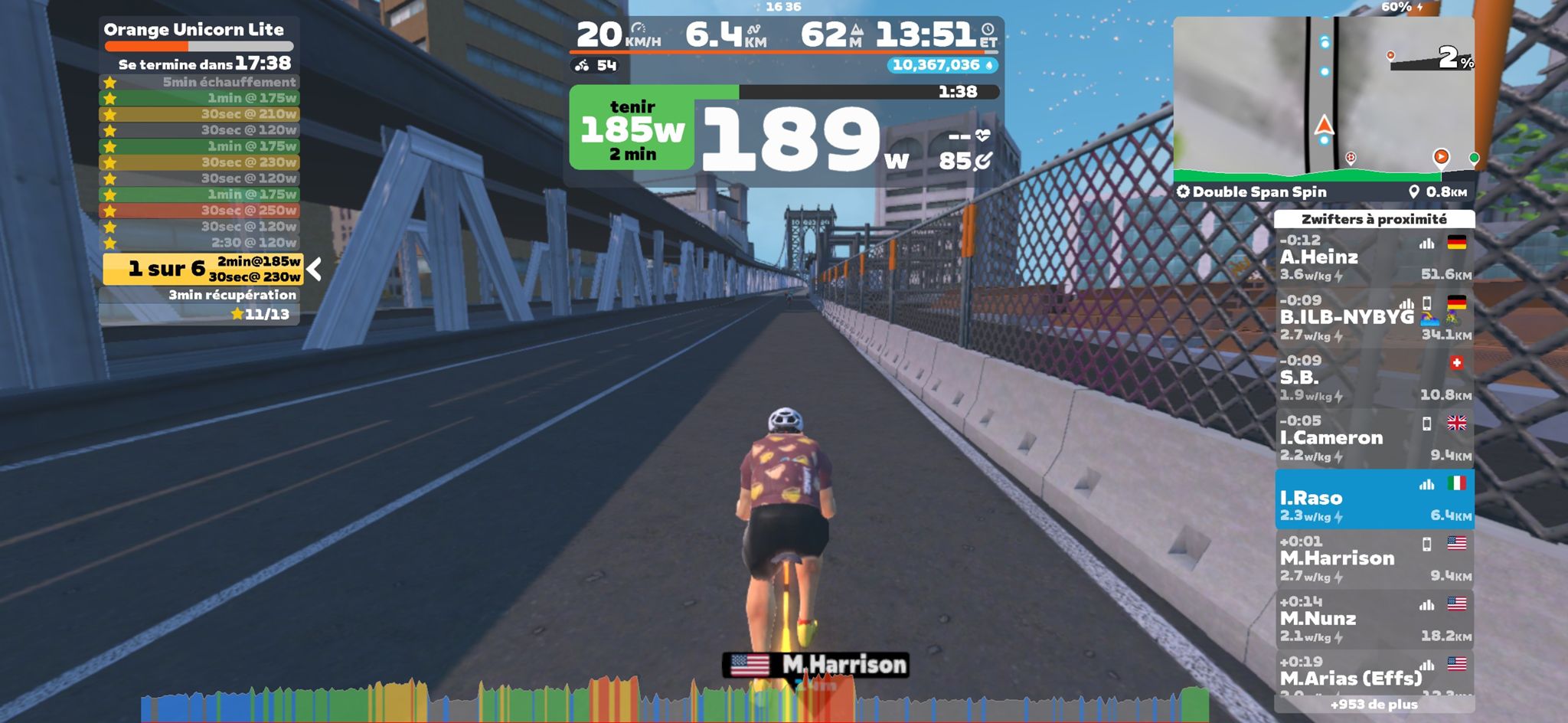Click the 10,367,036 drops counter

point(942,65)
